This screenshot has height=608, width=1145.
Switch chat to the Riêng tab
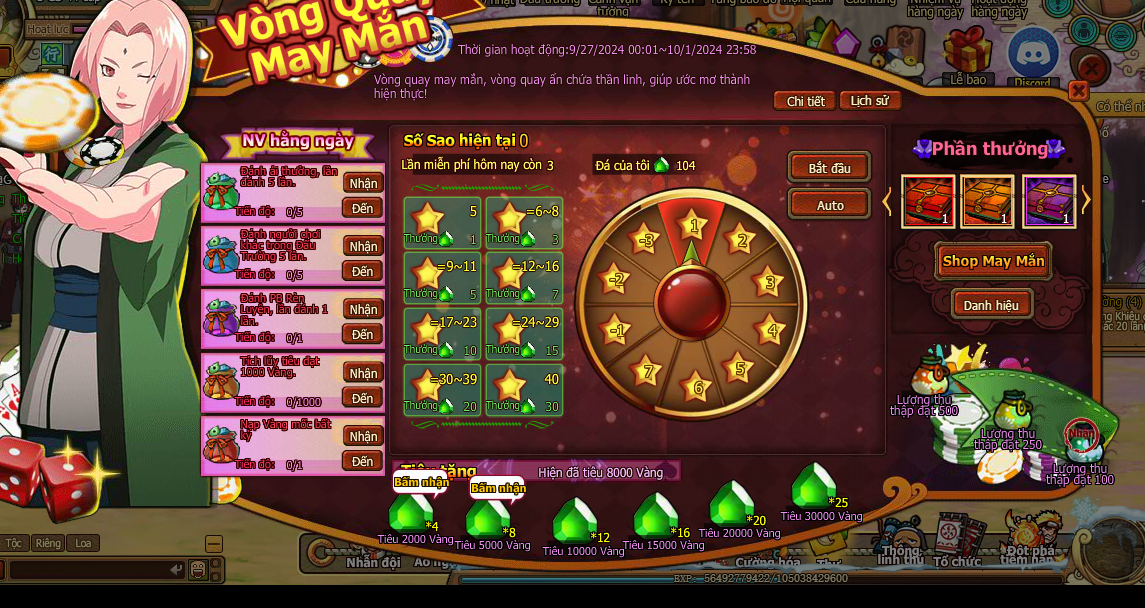[x=47, y=543]
